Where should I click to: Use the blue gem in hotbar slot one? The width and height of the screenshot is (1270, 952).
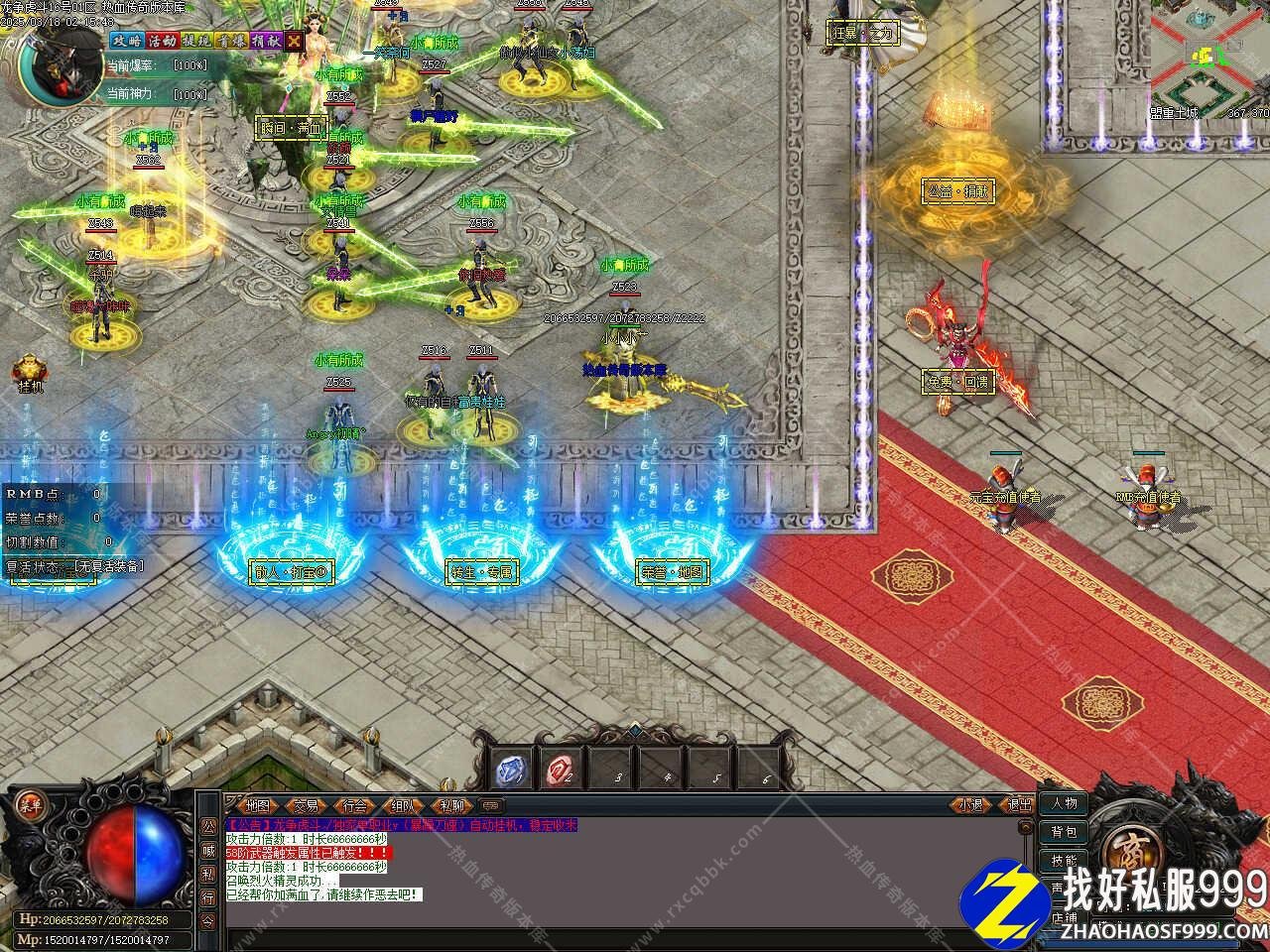[x=513, y=768]
